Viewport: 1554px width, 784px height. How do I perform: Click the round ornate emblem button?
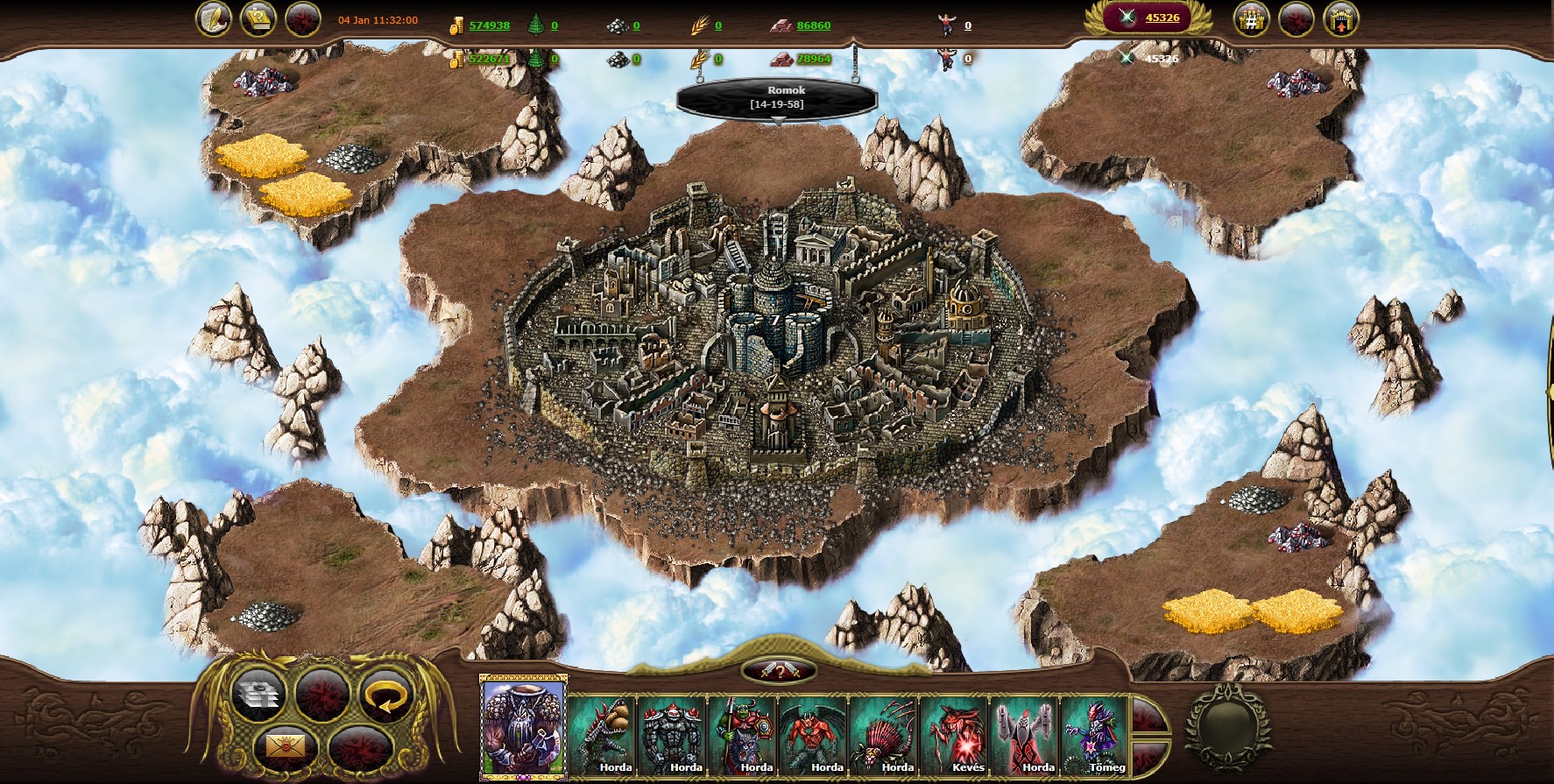[x=1226, y=726]
